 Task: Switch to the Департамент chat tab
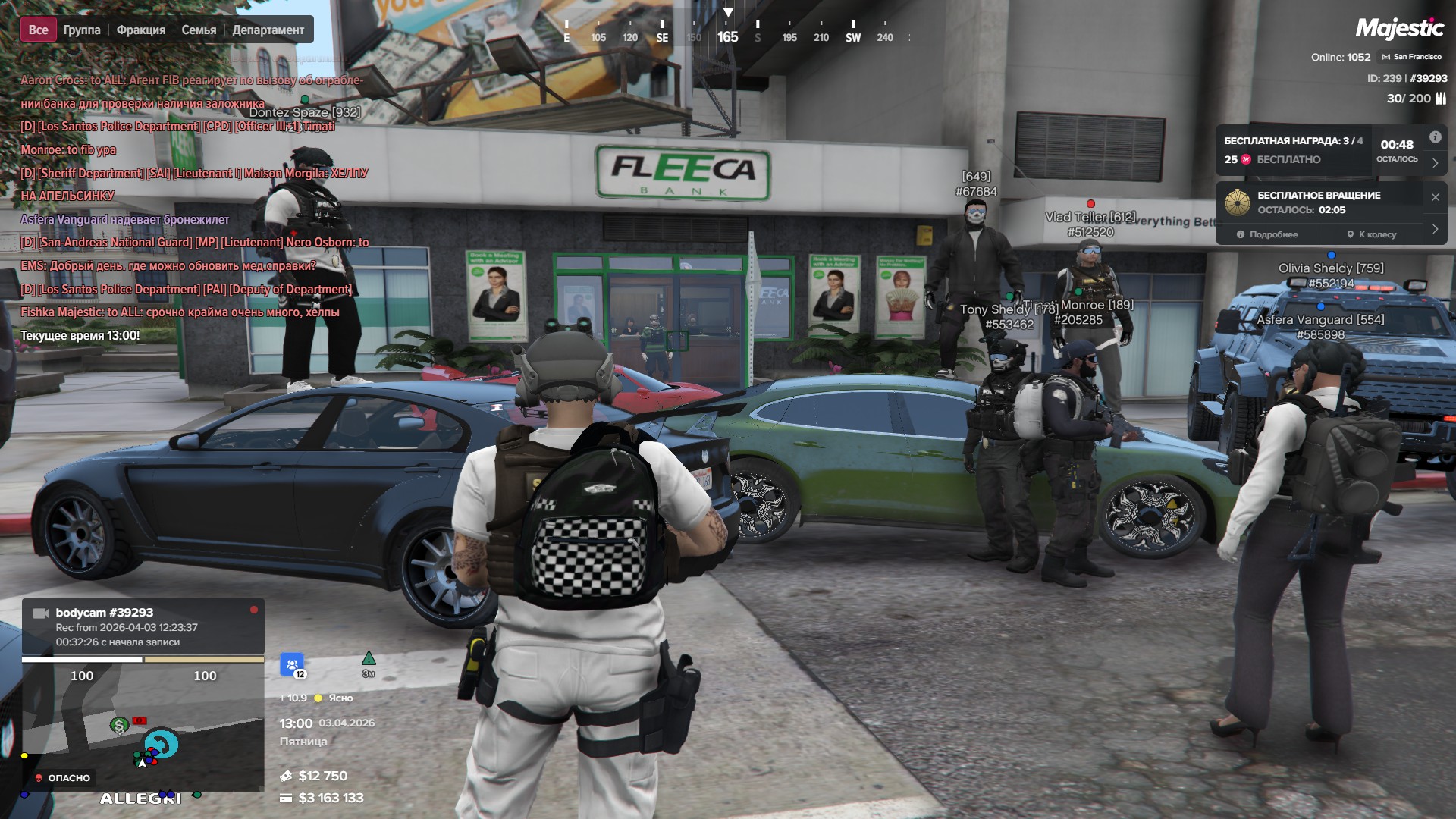[x=268, y=30]
